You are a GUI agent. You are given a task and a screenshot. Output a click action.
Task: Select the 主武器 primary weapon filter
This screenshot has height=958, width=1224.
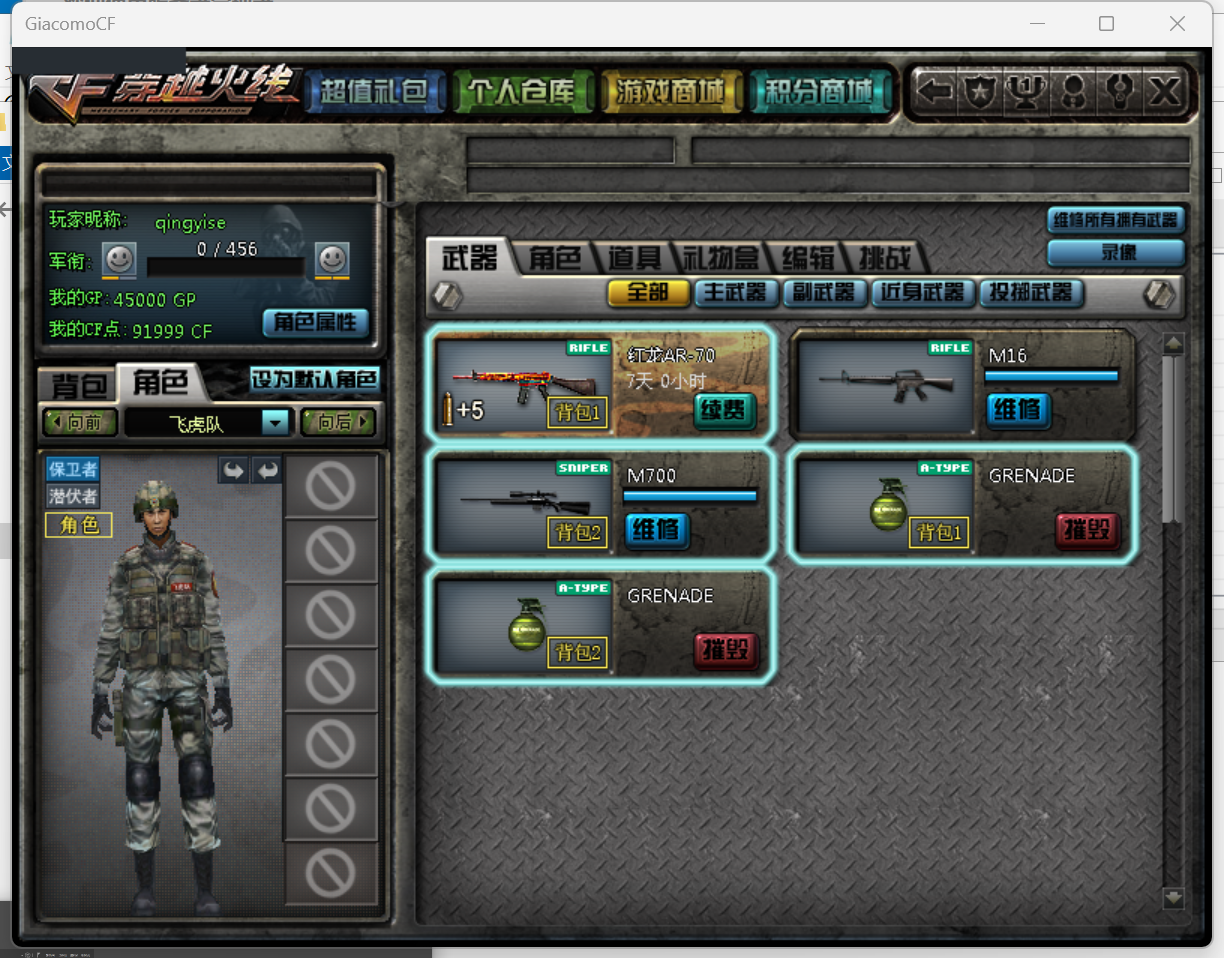coord(735,292)
